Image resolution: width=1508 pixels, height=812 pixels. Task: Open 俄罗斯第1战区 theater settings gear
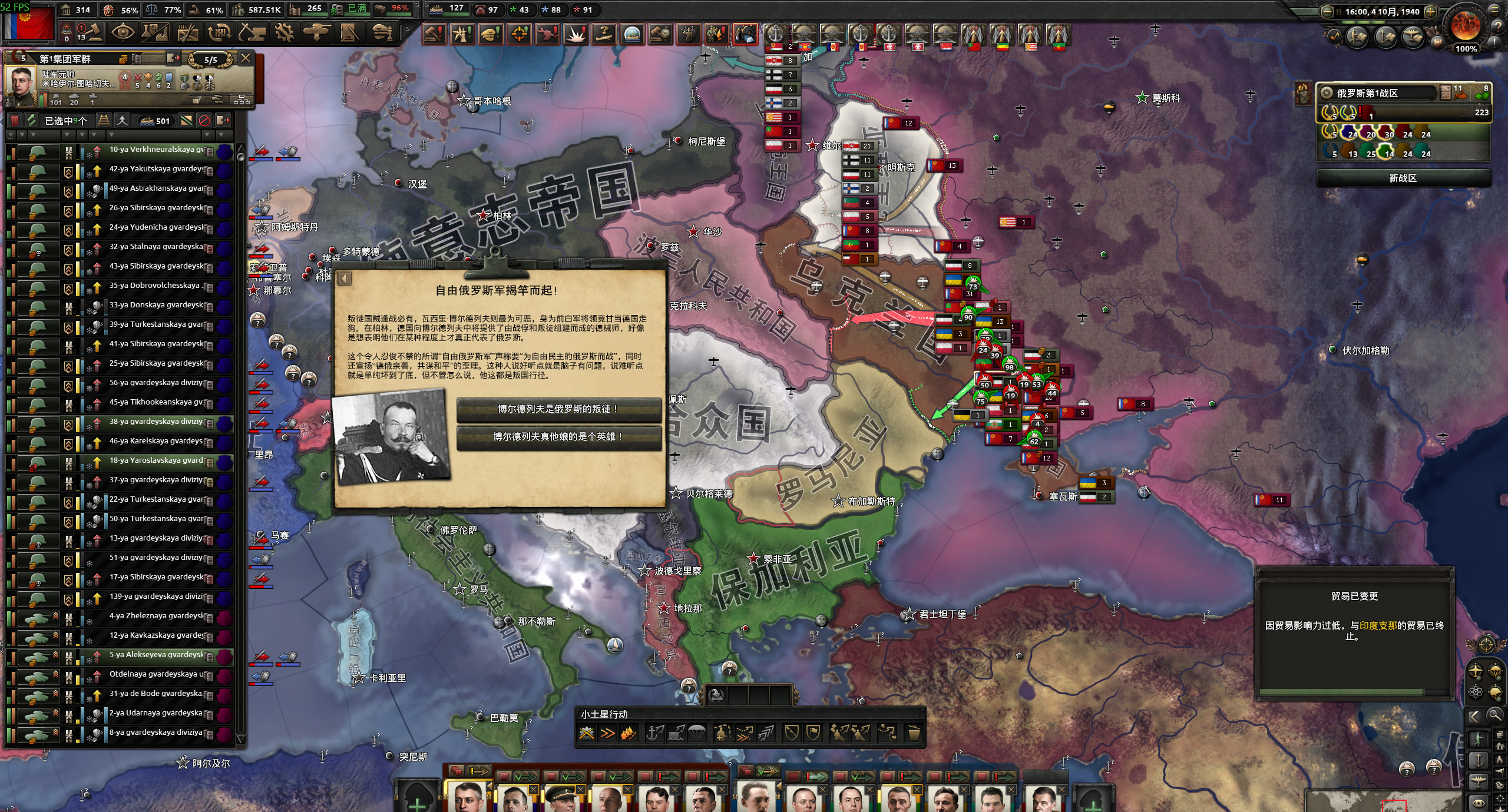point(1327,93)
